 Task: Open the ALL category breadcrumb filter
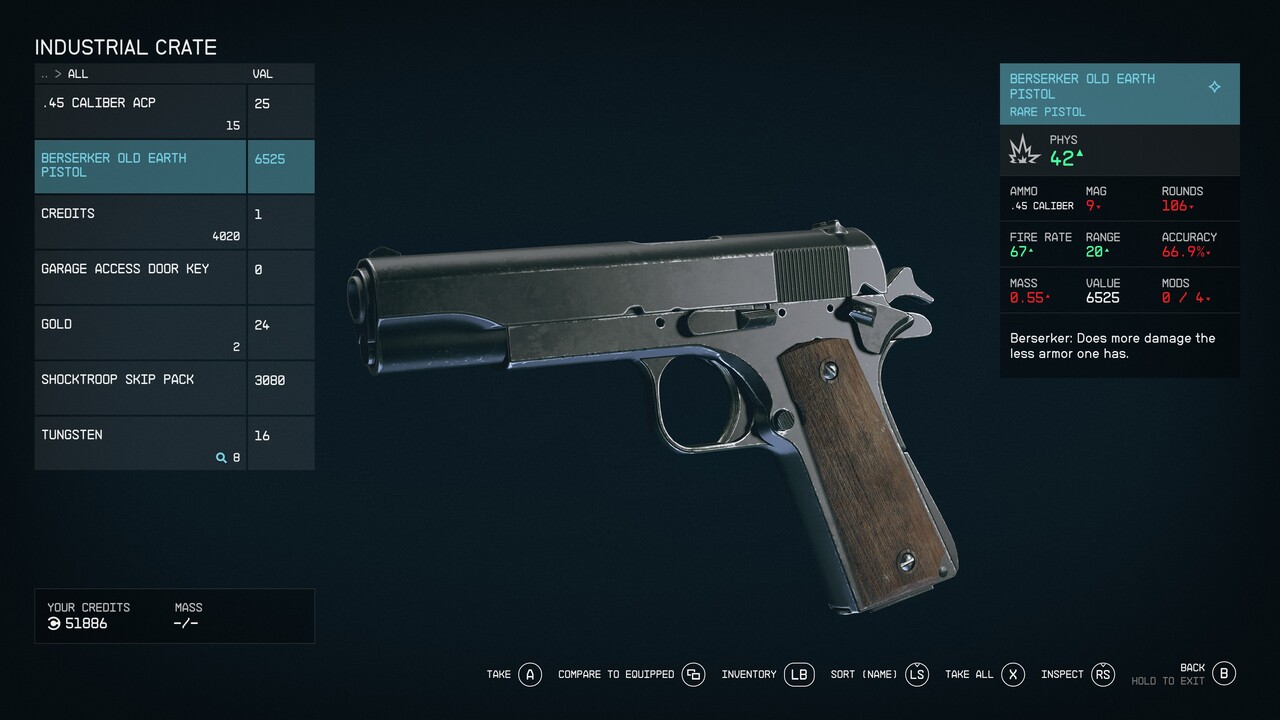pos(77,74)
